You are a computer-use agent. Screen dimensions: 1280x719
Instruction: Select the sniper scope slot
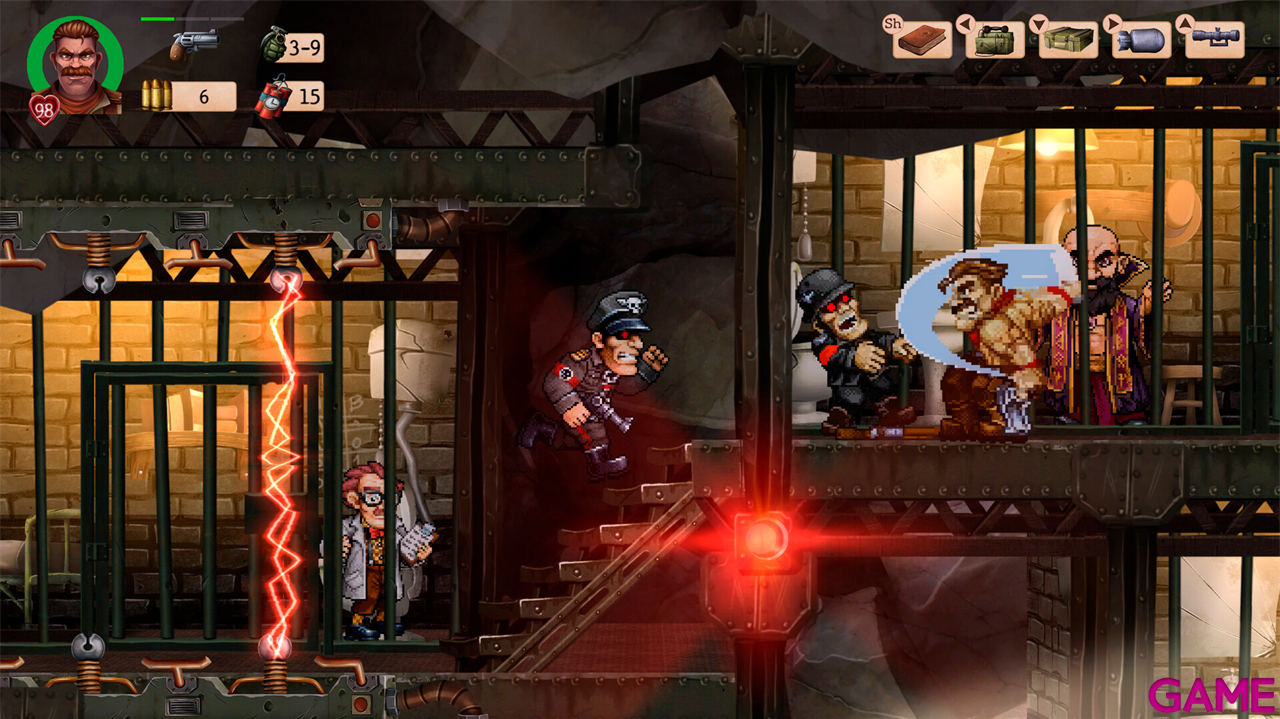tap(1214, 40)
